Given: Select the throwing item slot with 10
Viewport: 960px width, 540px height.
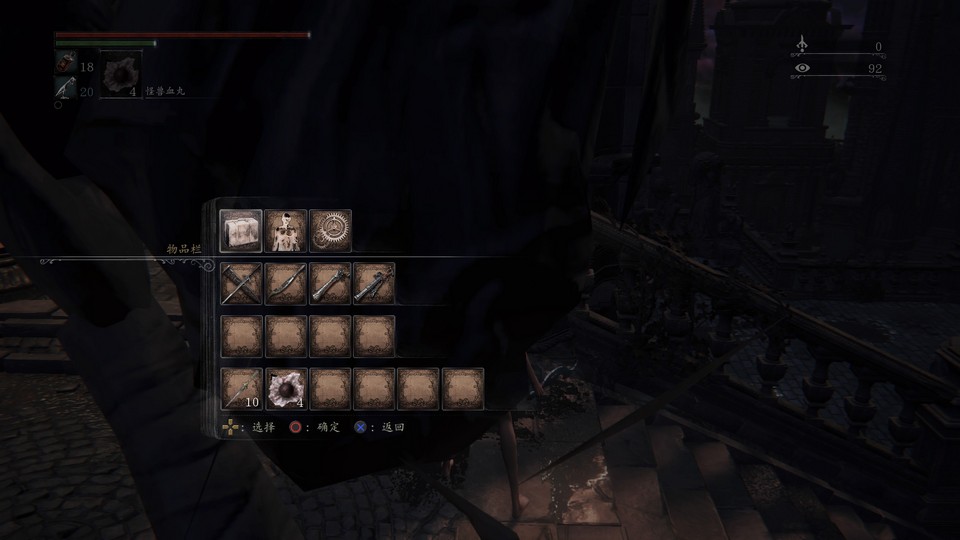Looking at the screenshot, I should tap(241, 388).
